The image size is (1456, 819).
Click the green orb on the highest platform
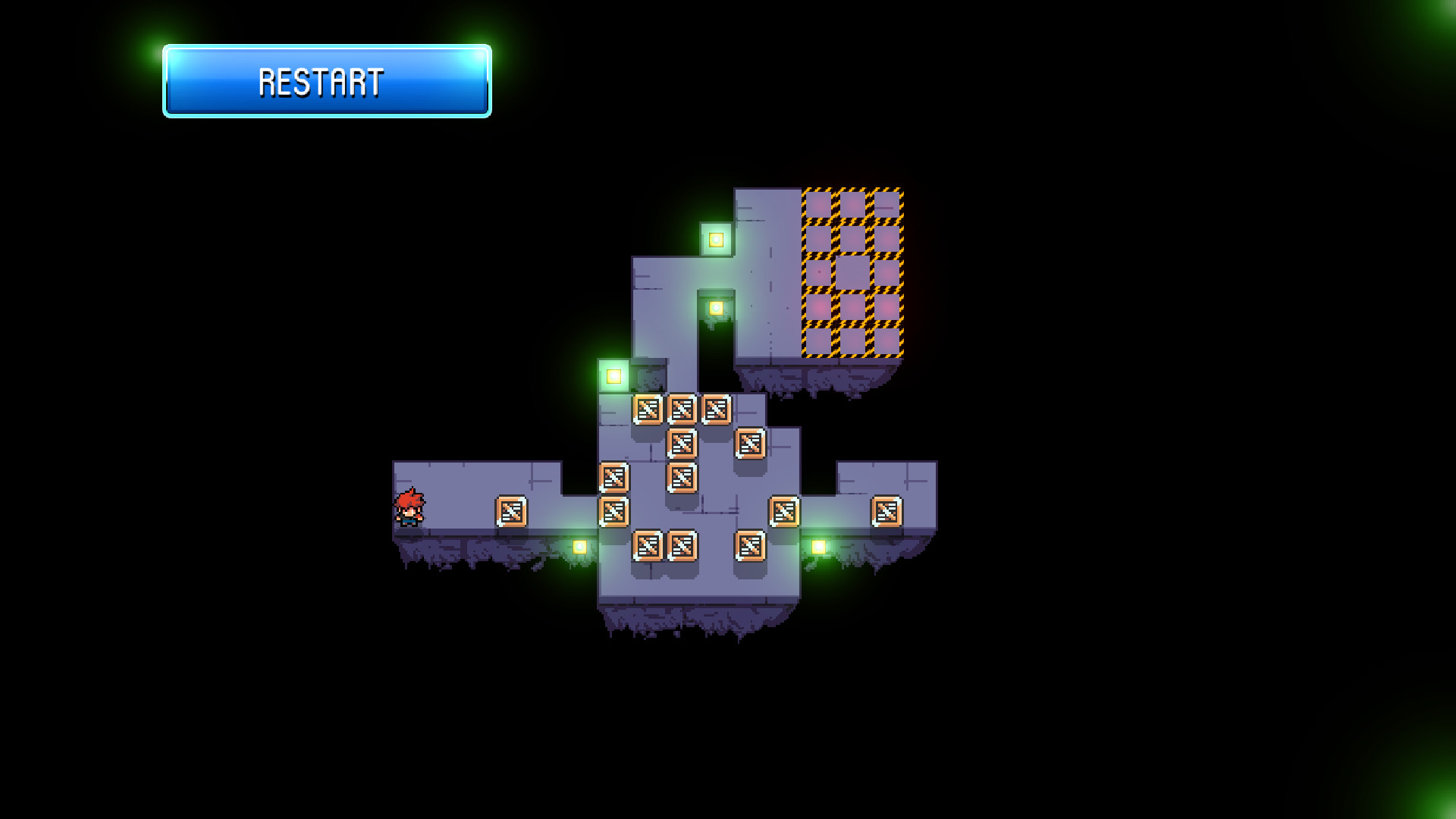point(717,240)
